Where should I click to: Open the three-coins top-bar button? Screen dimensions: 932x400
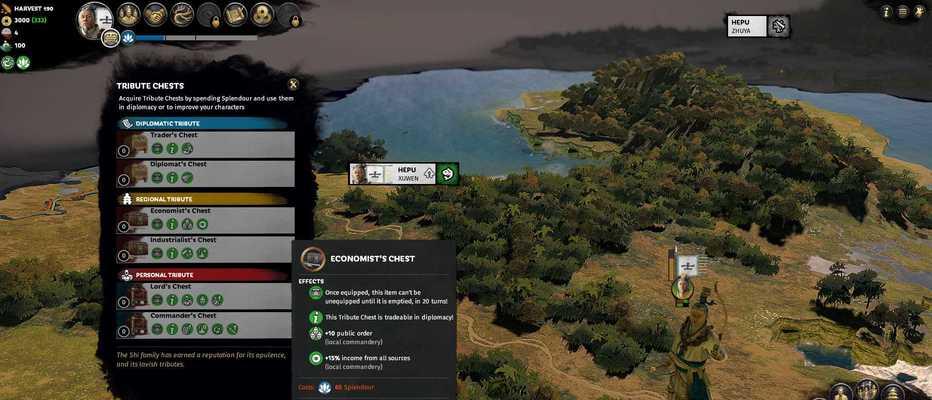point(262,14)
